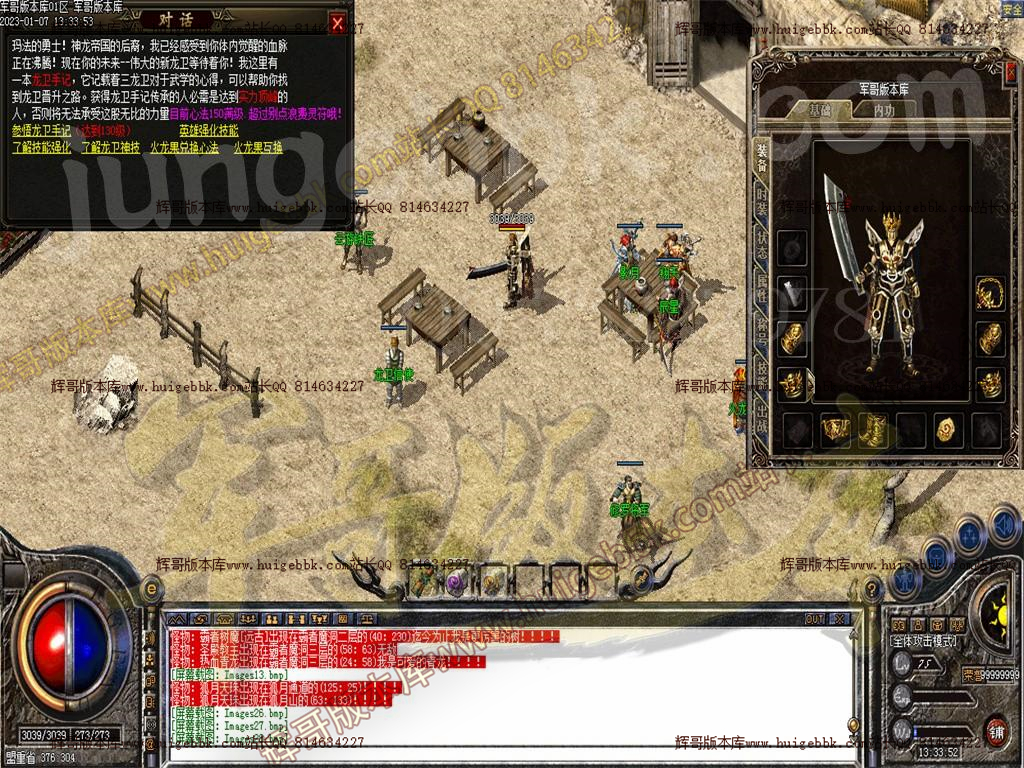Click the 火龙果互换 dialogue link
The width and height of the screenshot is (1024, 768).
point(258,147)
